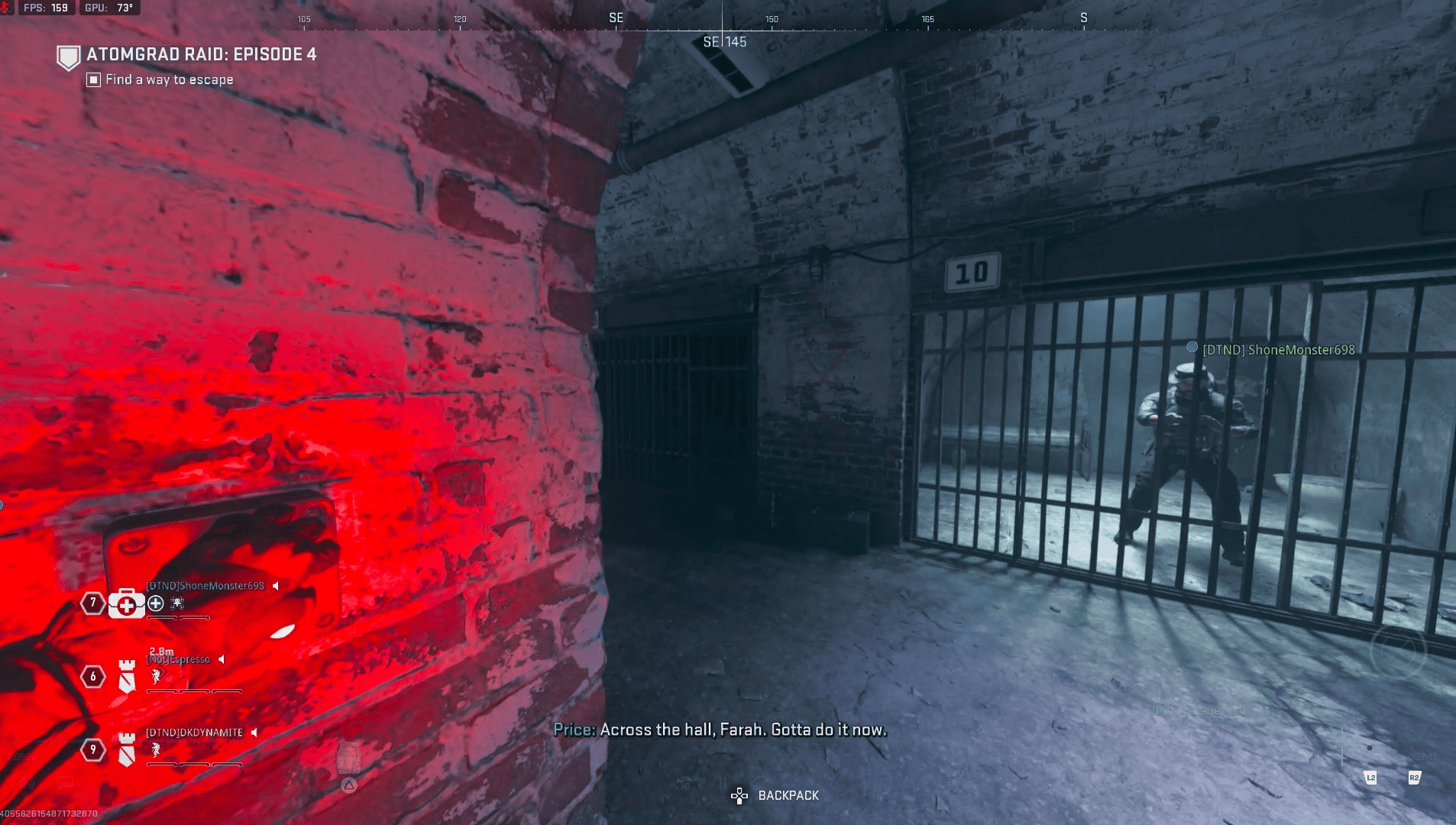Click the 'Find a way to escape' objective
This screenshot has height=825, width=1456.
click(169, 79)
